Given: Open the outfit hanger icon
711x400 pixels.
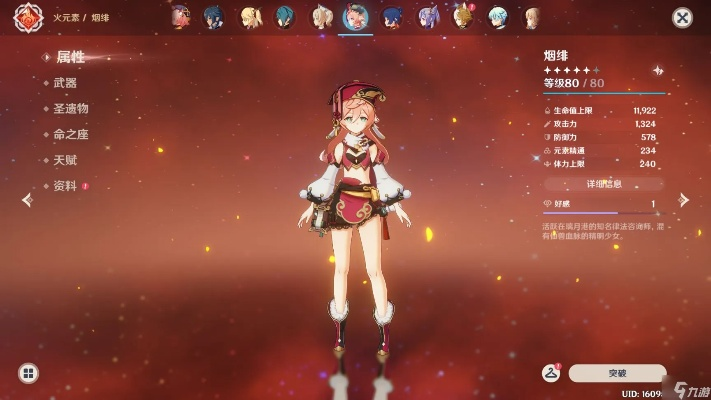Looking at the screenshot, I should pos(550,373).
